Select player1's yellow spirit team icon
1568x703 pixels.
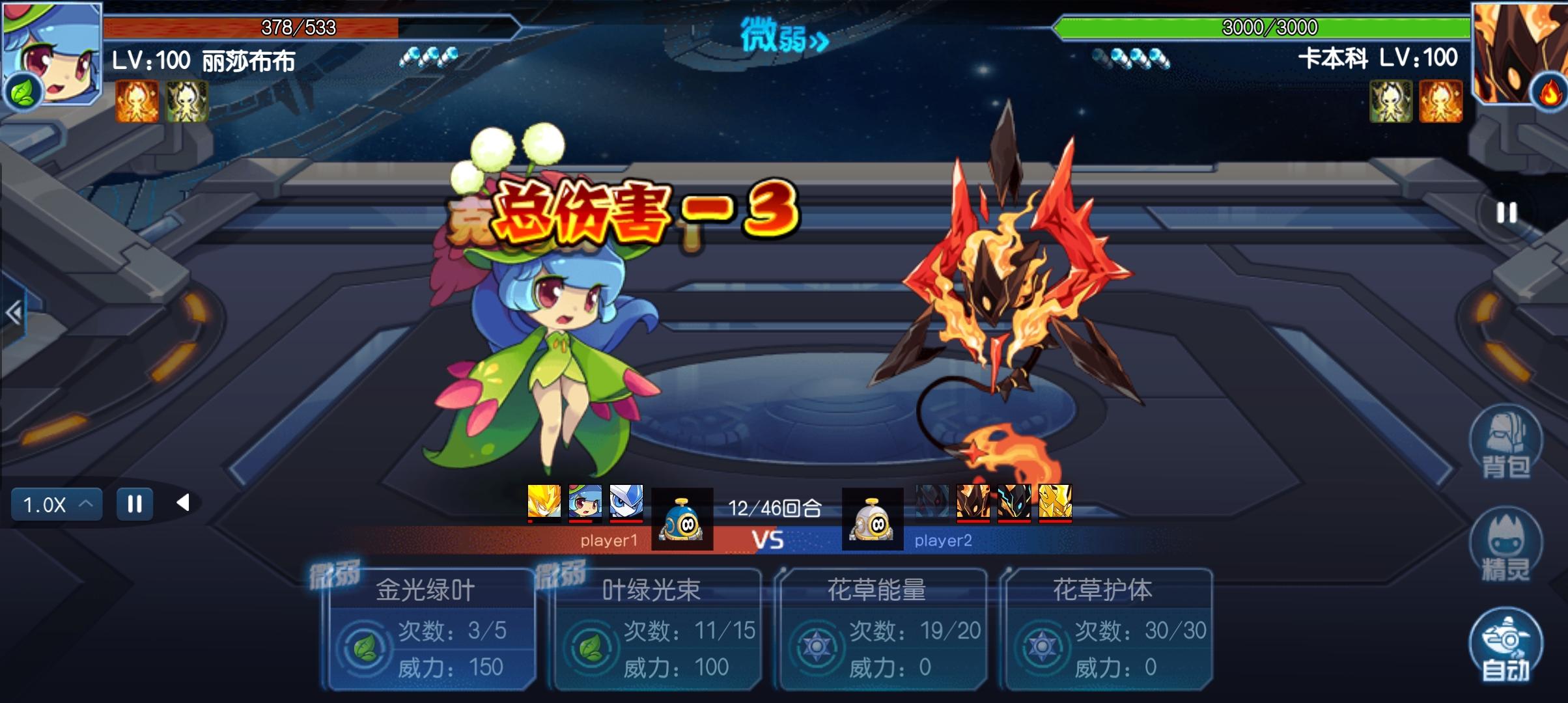544,503
